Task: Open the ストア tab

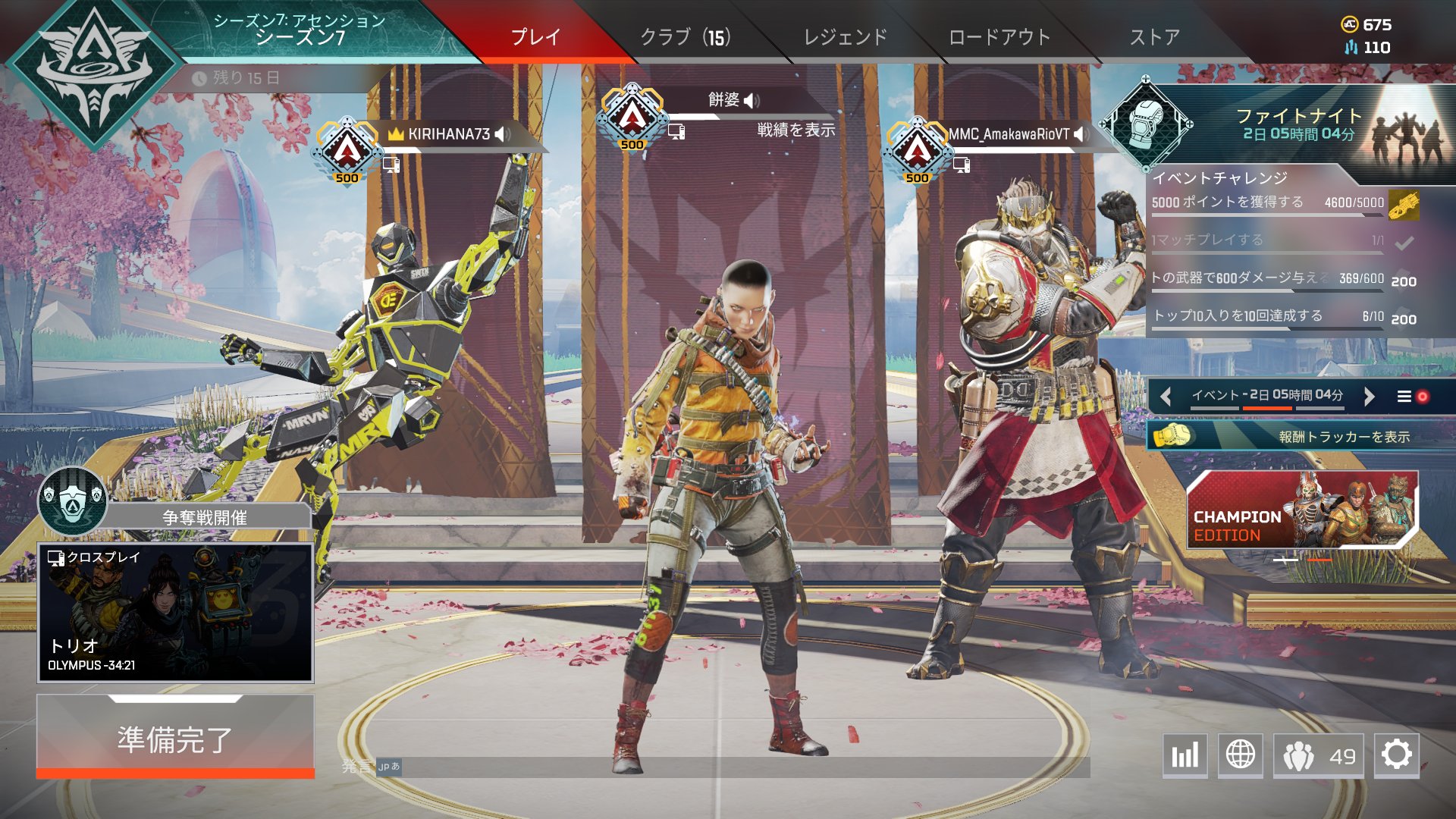Action: [x=1154, y=36]
